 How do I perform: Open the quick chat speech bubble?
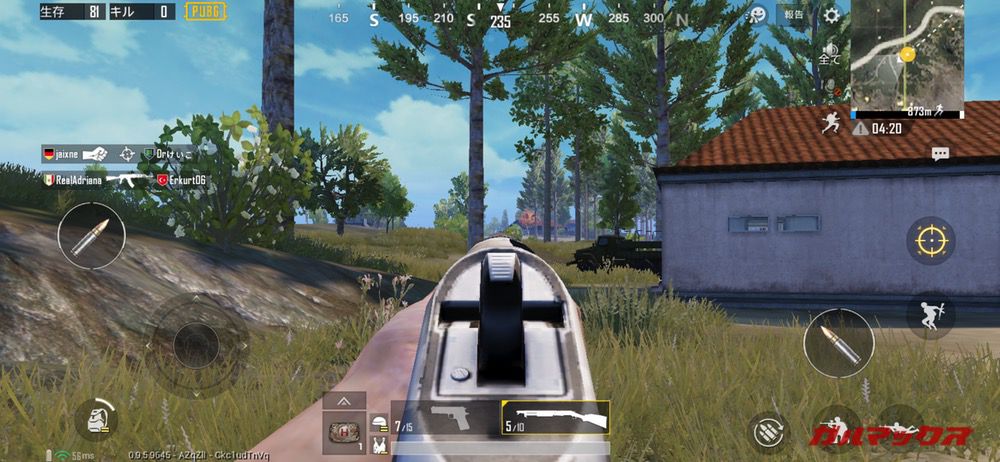940,154
